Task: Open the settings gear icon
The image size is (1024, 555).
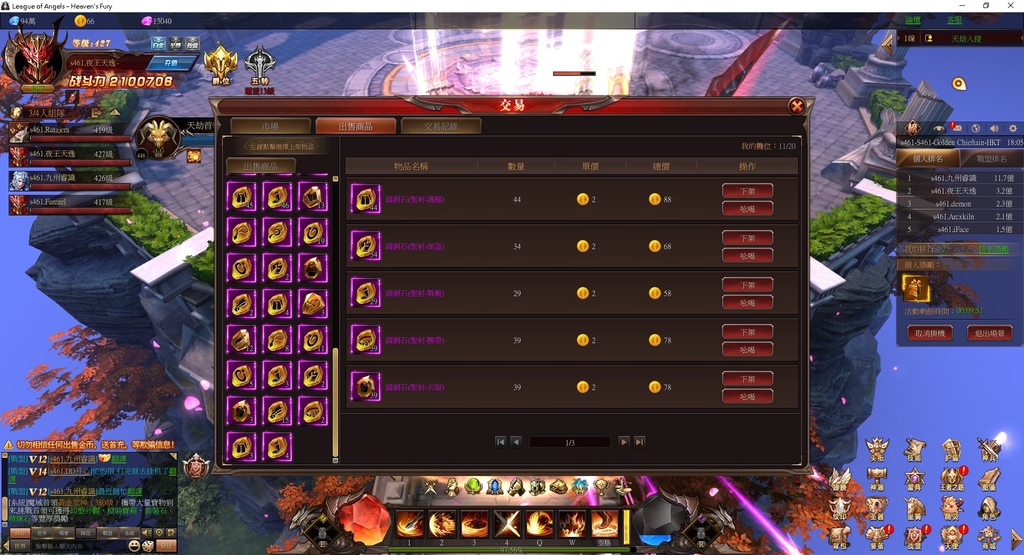Action: pos(1012,128)
